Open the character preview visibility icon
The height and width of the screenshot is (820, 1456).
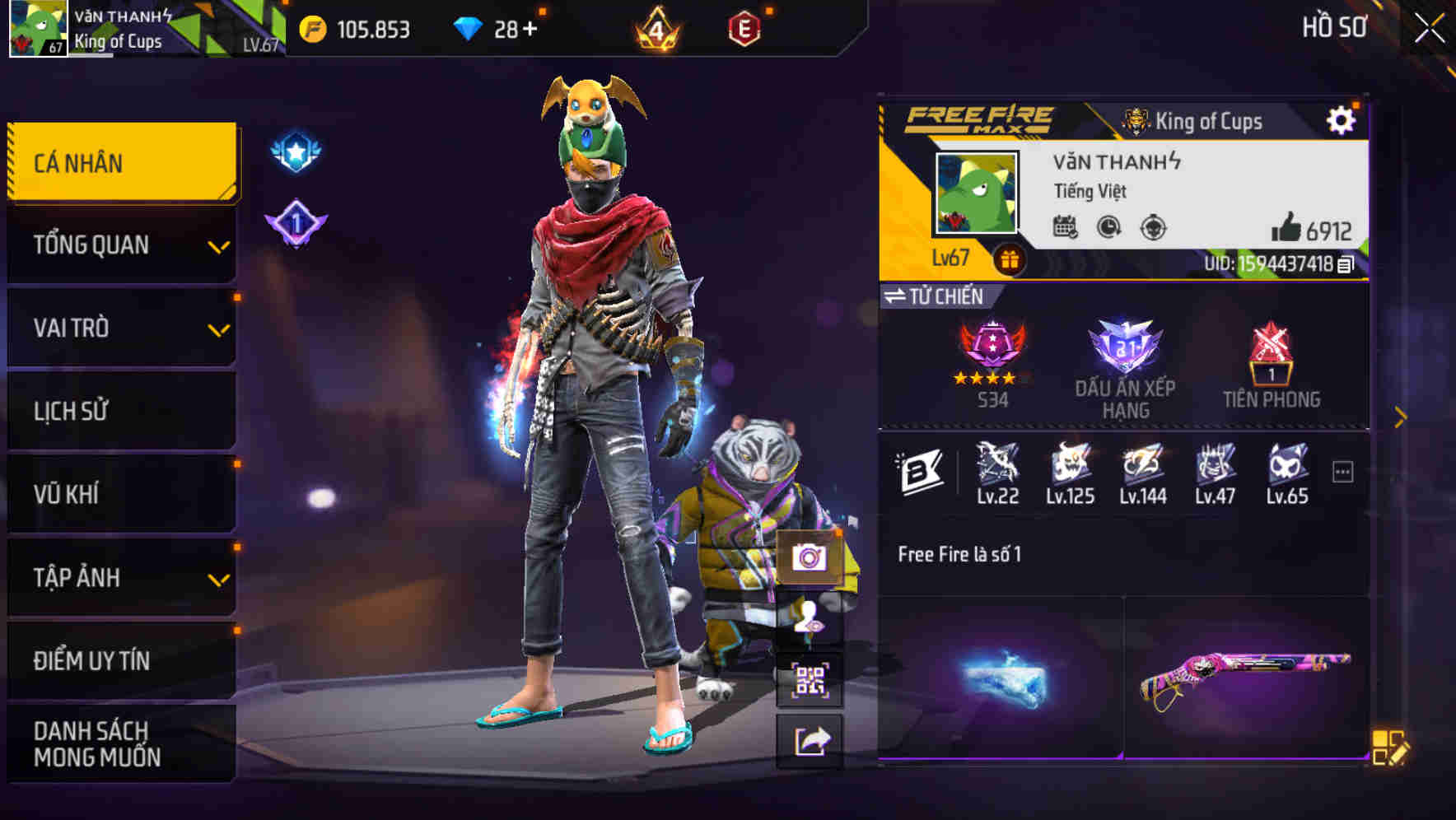[x=811, y=618]
